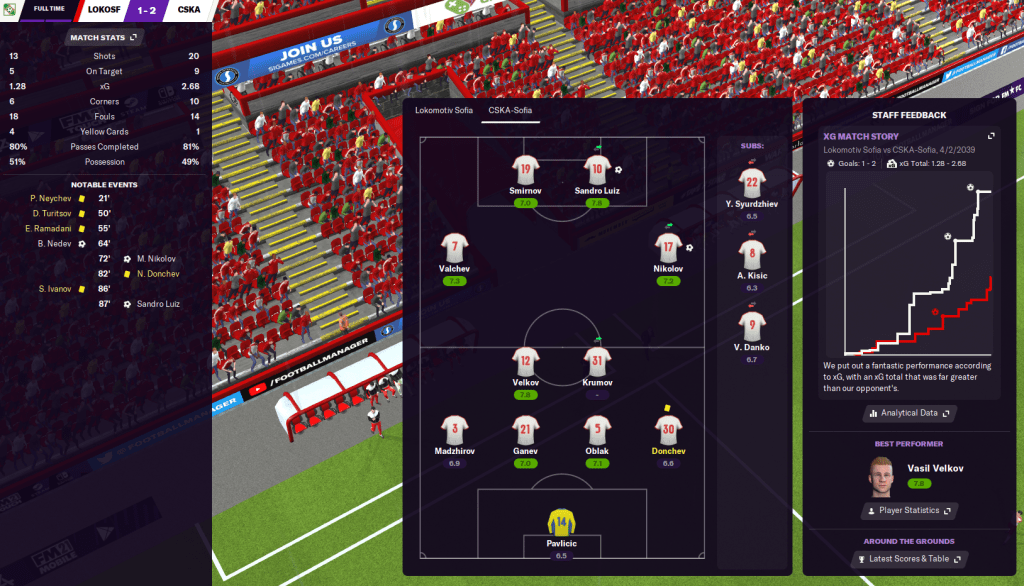This screenshot has width=1024, height=586.
Task: Select left-back Madzhirov
Action: [x=455, y=431]
